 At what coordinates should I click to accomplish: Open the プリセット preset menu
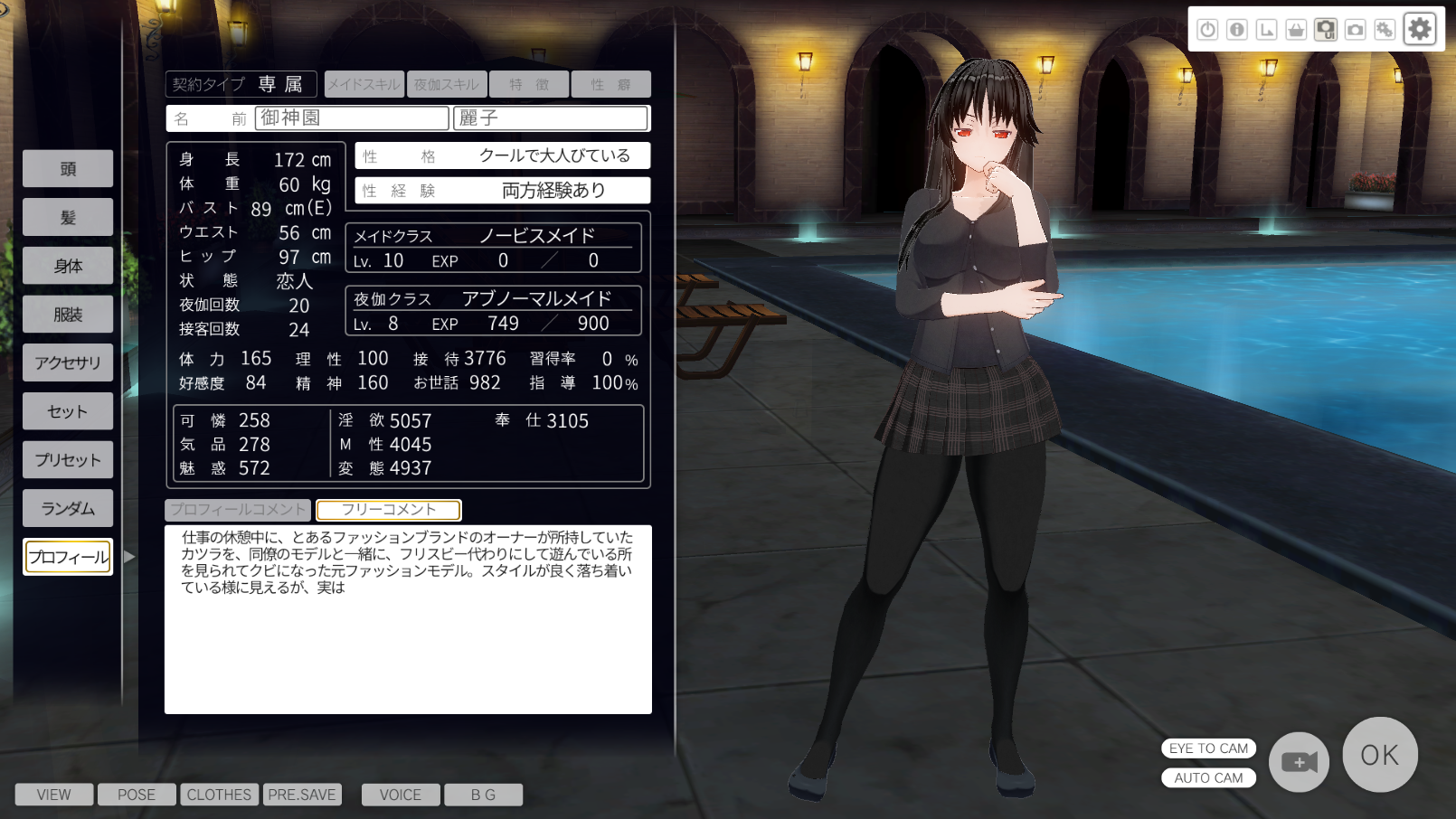click(68, 460)
